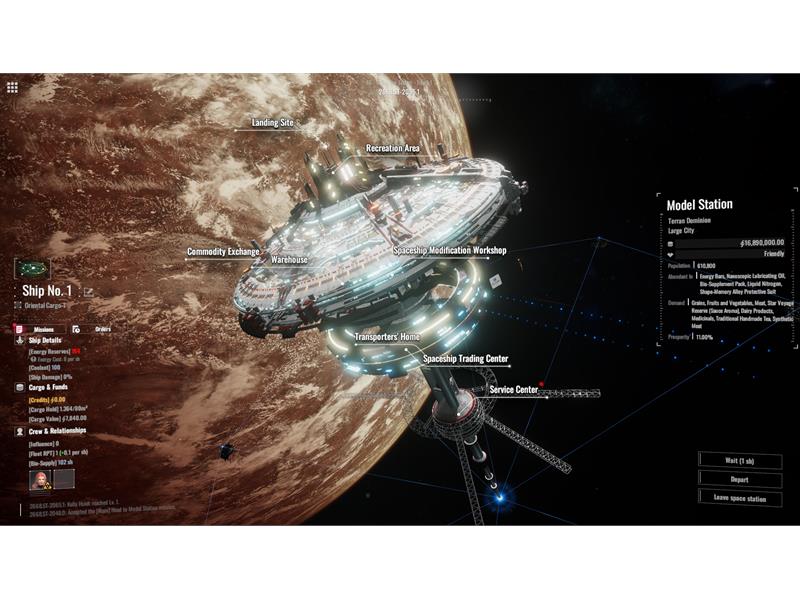Click the rename icon beside Ship No. 1
Image resolution: width=800 pixels, height=600 pixels.
pyautogui.click(x=88, y=292)
